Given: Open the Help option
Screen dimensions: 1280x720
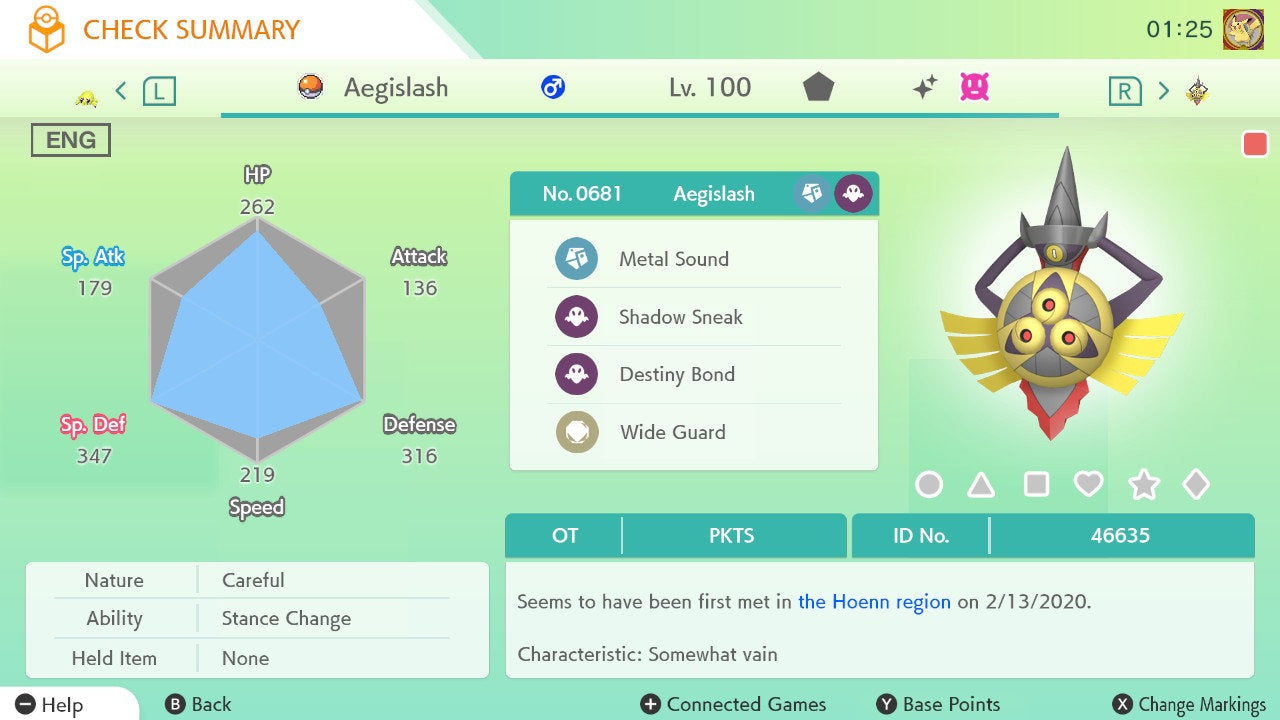Looking at the screenshot, I should [50, 705].
